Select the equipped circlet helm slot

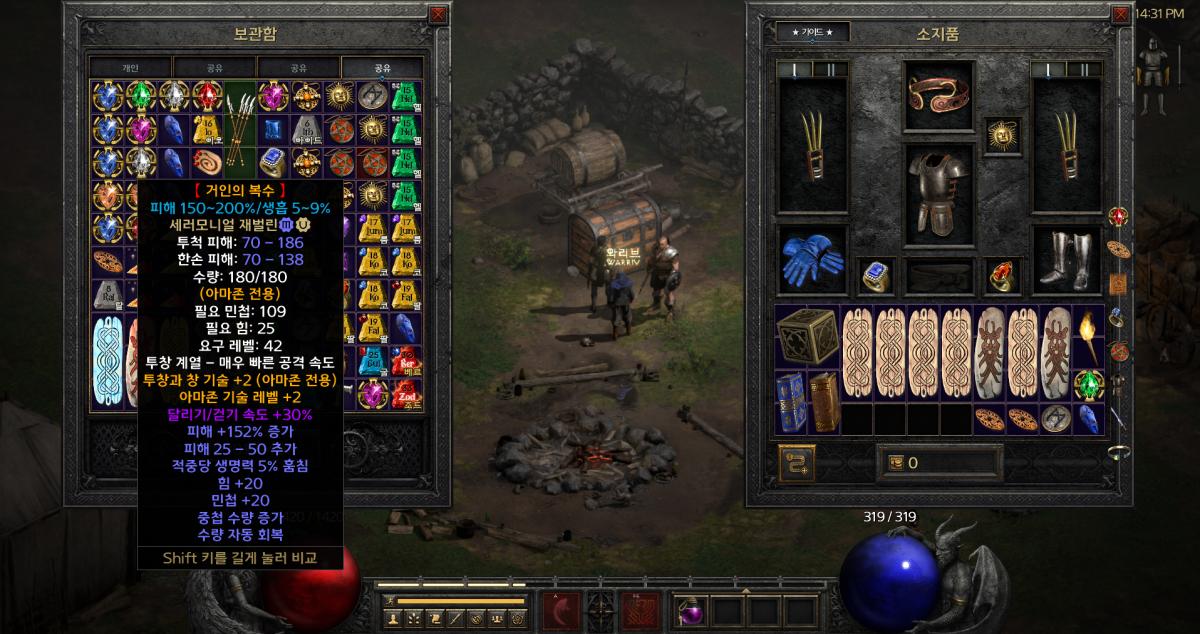[937, 95]
